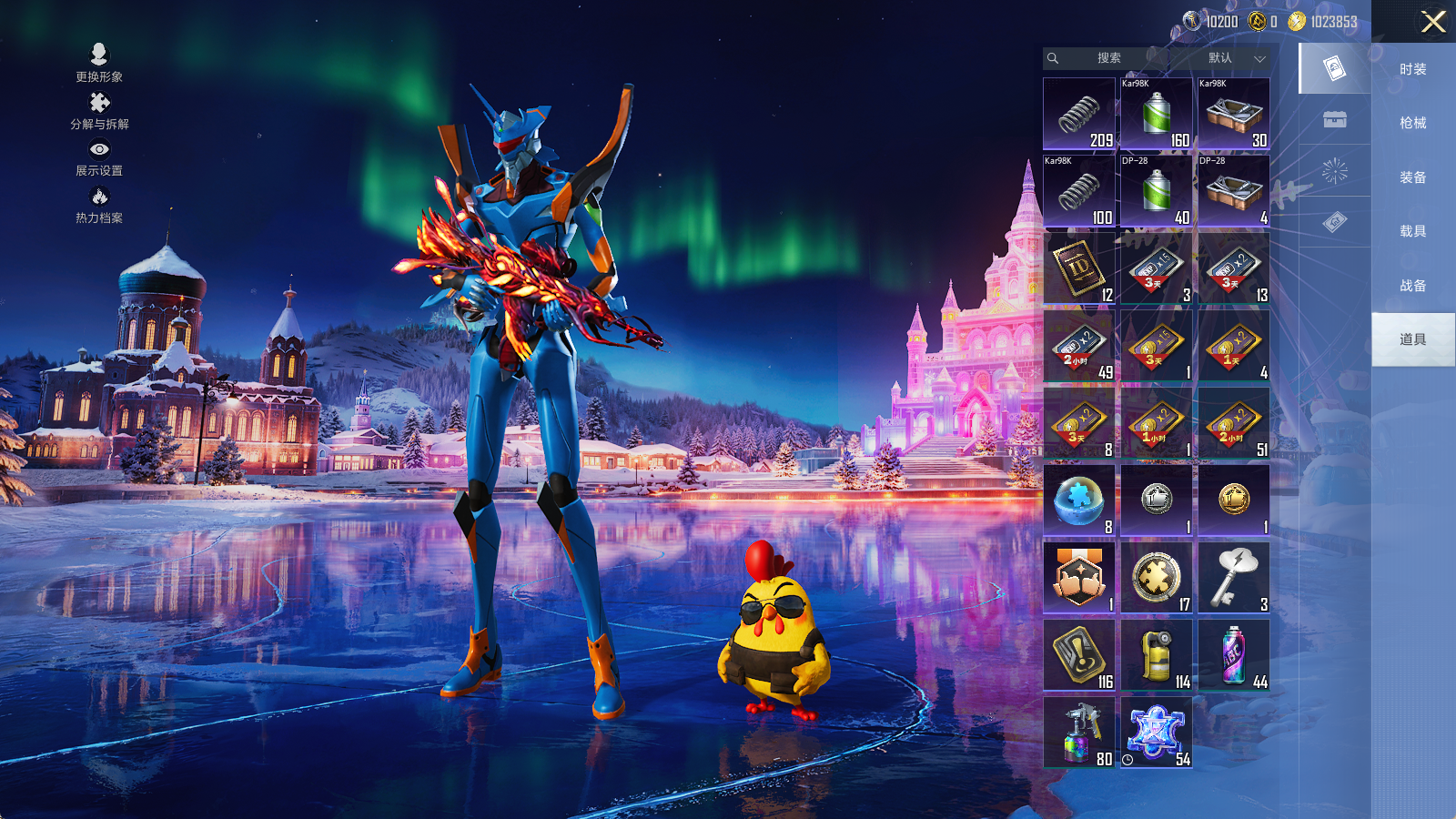The height and width of the screenshot is (819, 1456).
Task: Switch to the 时装 outfit tab
Action: coord(1412,69)
